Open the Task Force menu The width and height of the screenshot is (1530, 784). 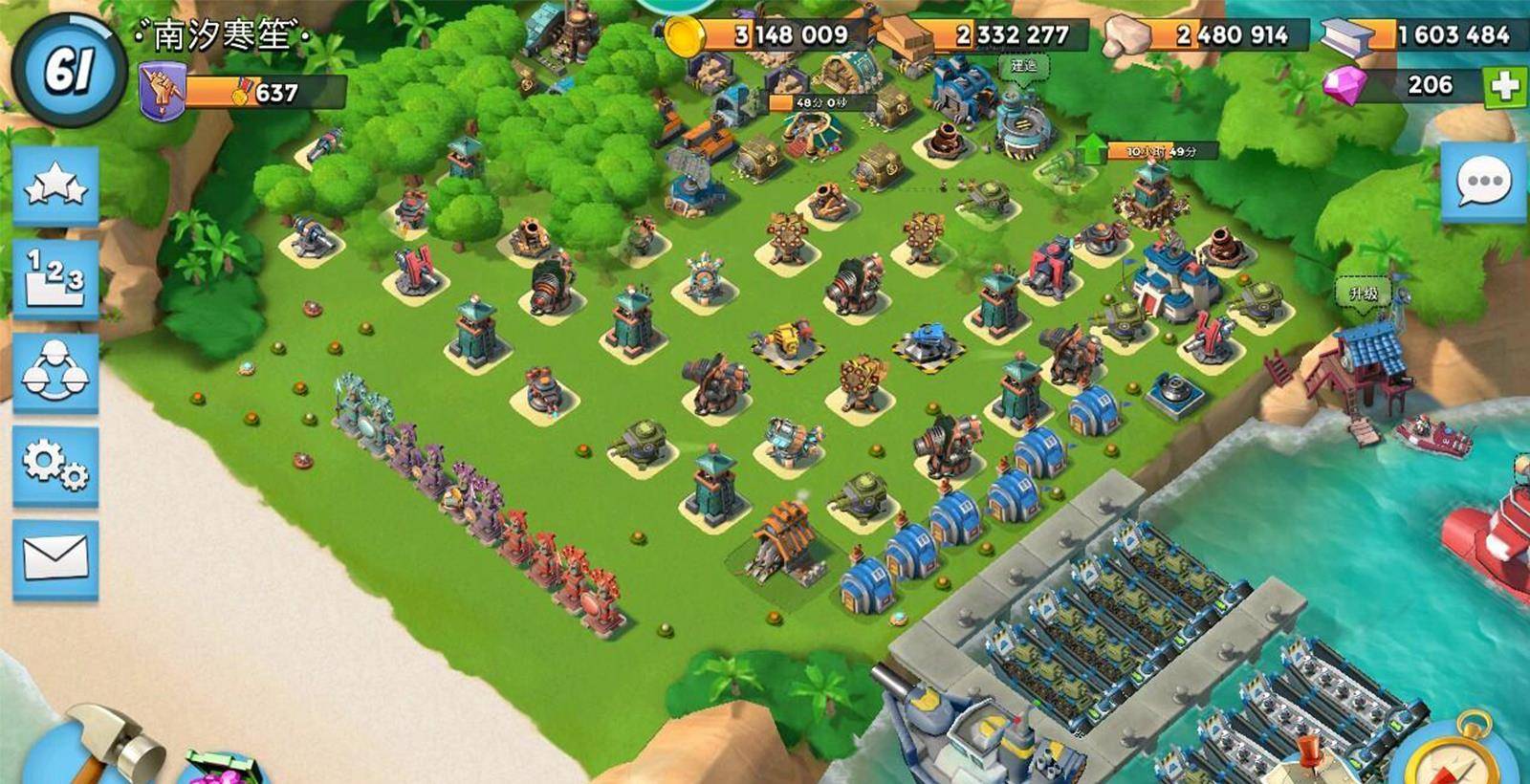(x=55, y=372)
